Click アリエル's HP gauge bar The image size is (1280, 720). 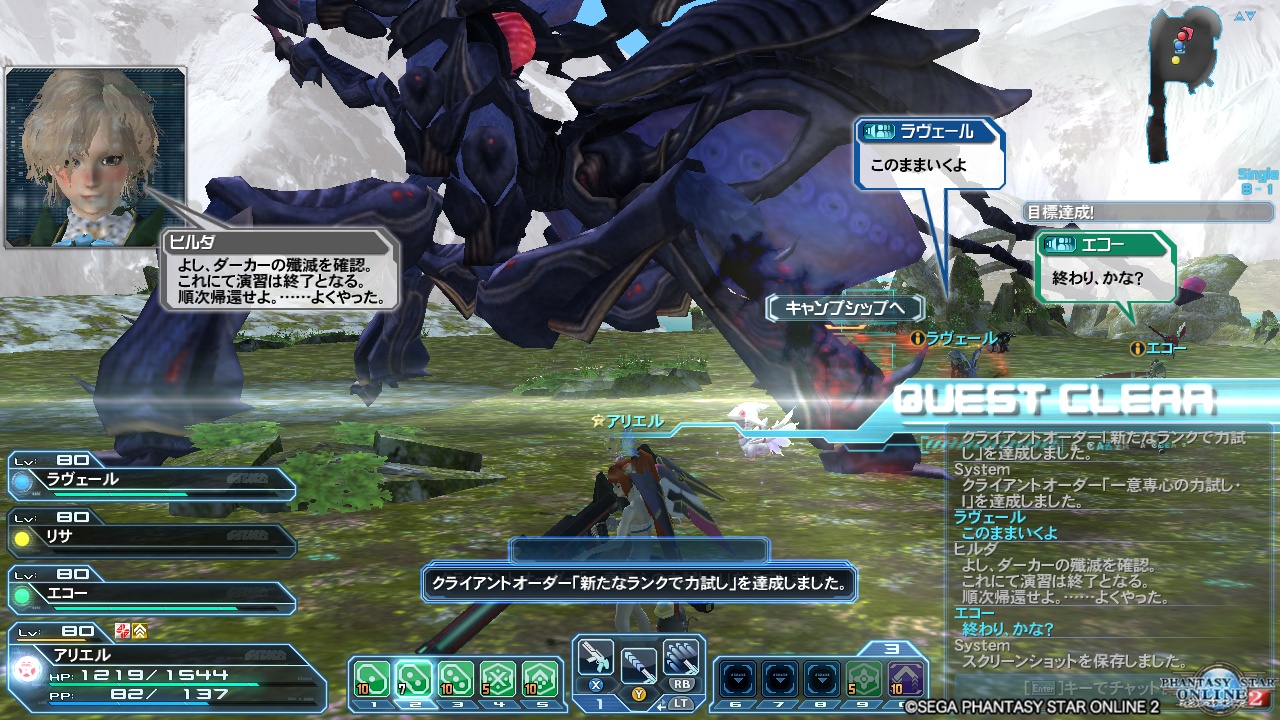click(x=150, y=686)
